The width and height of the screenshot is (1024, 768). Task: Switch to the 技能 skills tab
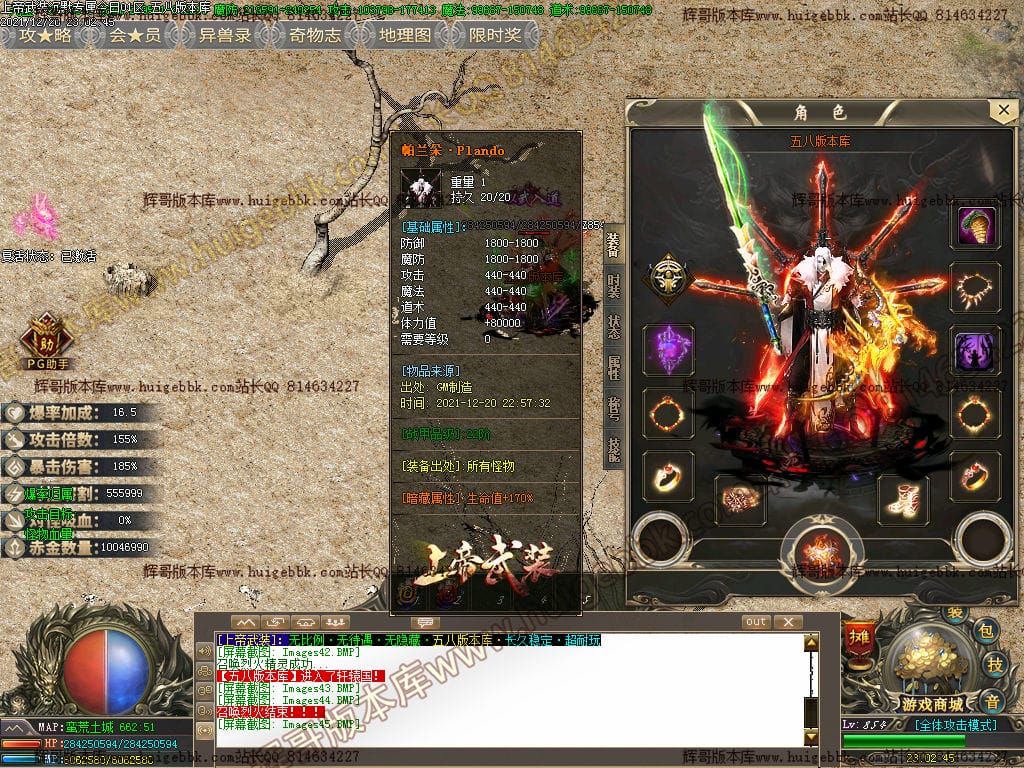coord(613,450)
